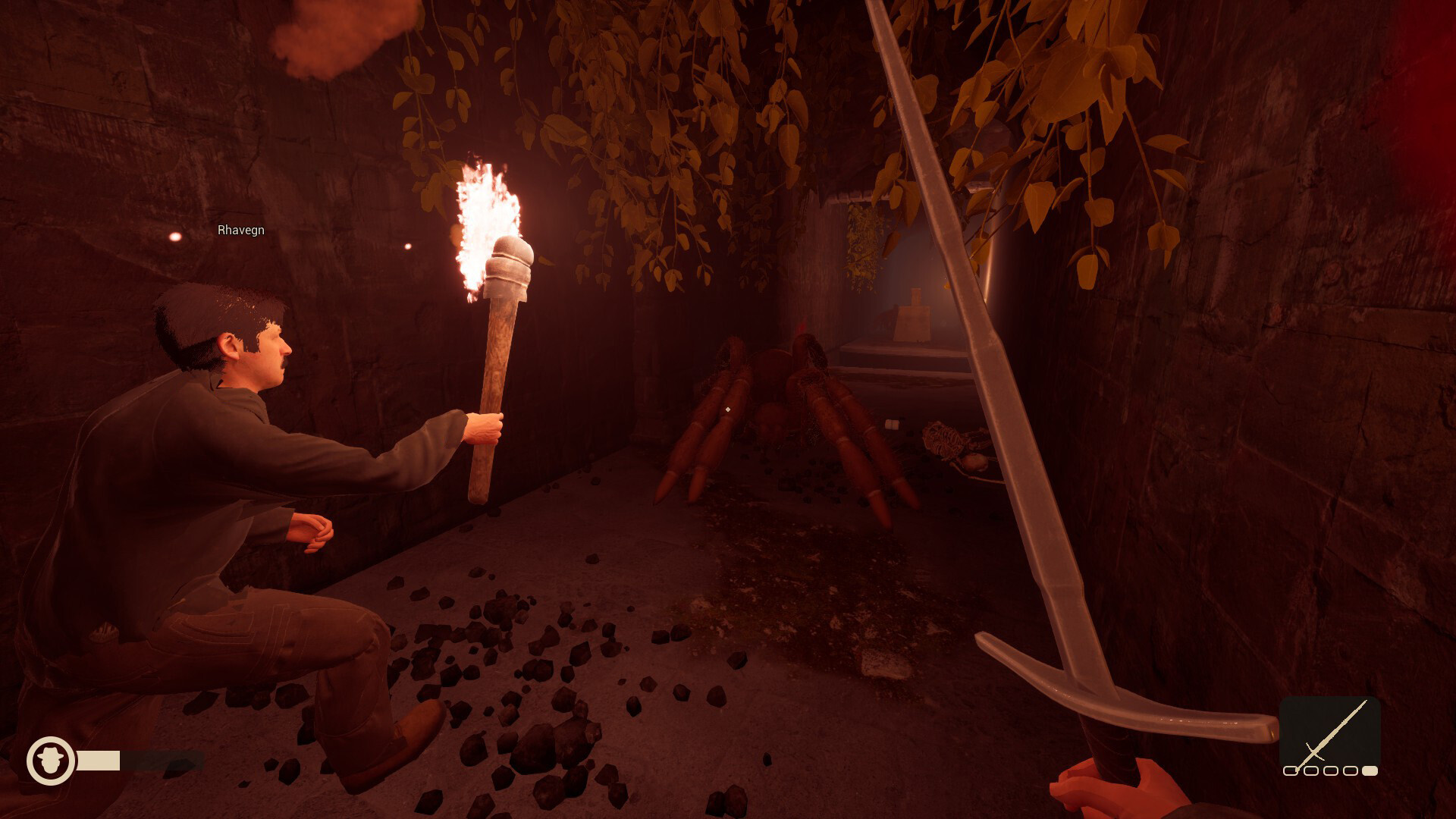This screenshot has width=1456, height=819.
Task: Select the Rhavegn nameplate label
Action: click(x=240, y=230)
